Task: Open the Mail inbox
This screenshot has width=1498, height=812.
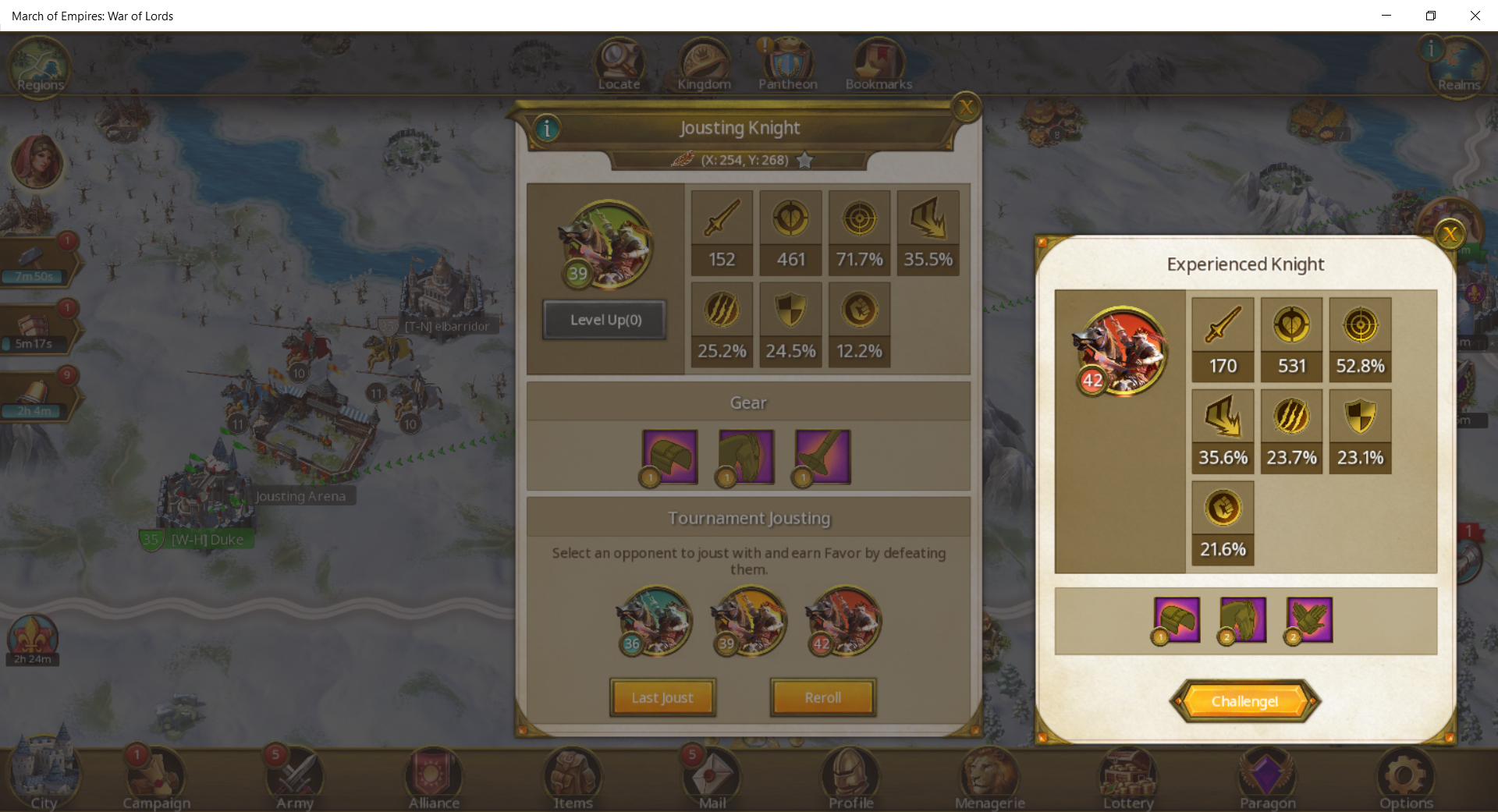Action: [711, 780]
